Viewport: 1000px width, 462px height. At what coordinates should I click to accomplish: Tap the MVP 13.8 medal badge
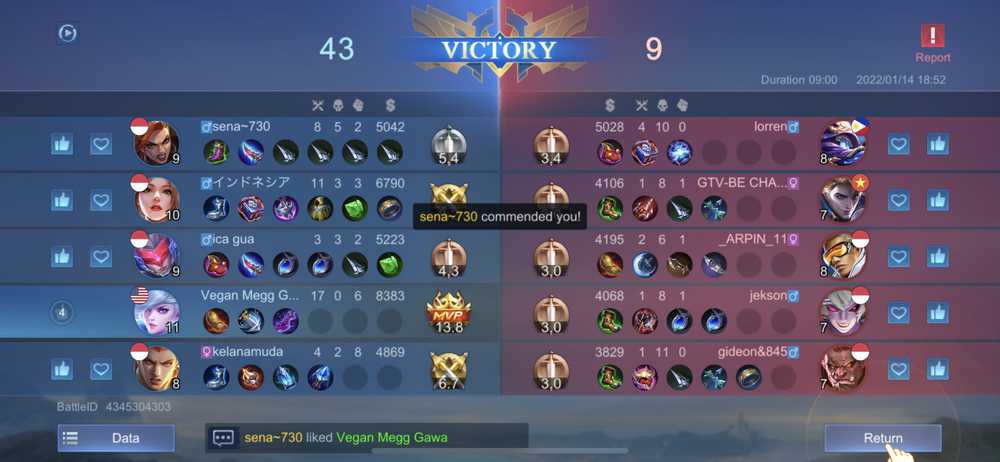447,312
